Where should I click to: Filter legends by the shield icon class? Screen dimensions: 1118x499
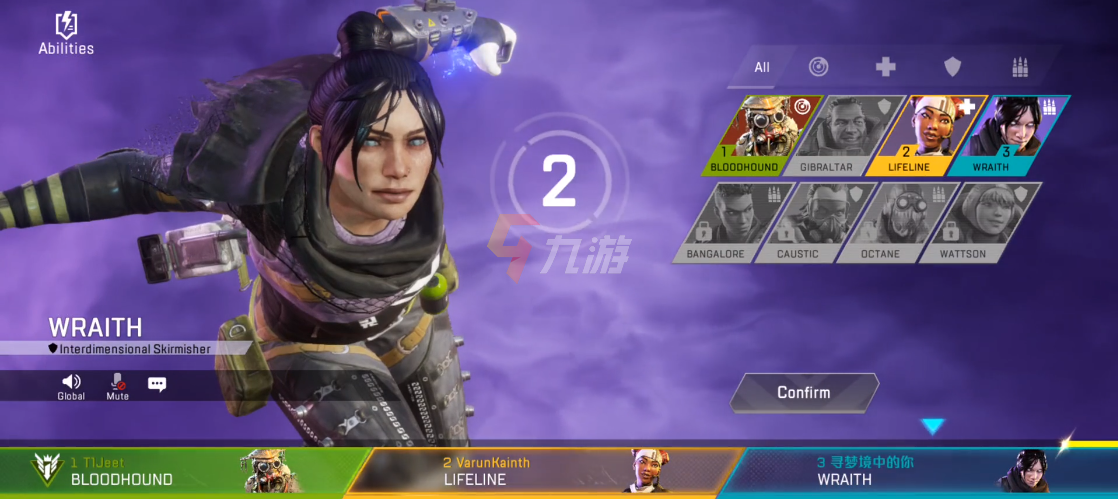click(x=953, y=67)
